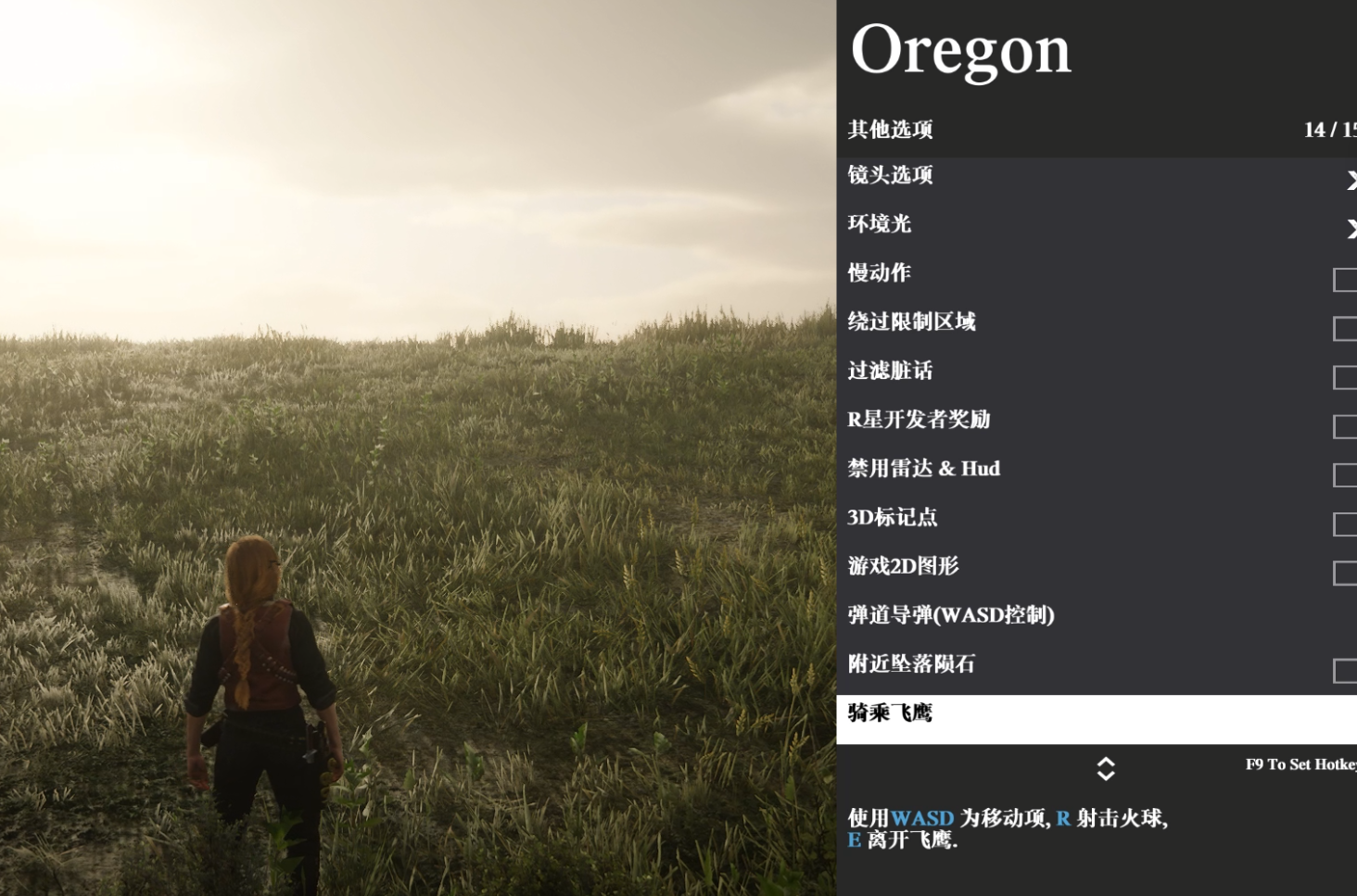The width and height of the screenshot is (1357, 896).
Task: Toggle the 游戏2D图形 checkbox
Action: click(x=1344, y=574)
